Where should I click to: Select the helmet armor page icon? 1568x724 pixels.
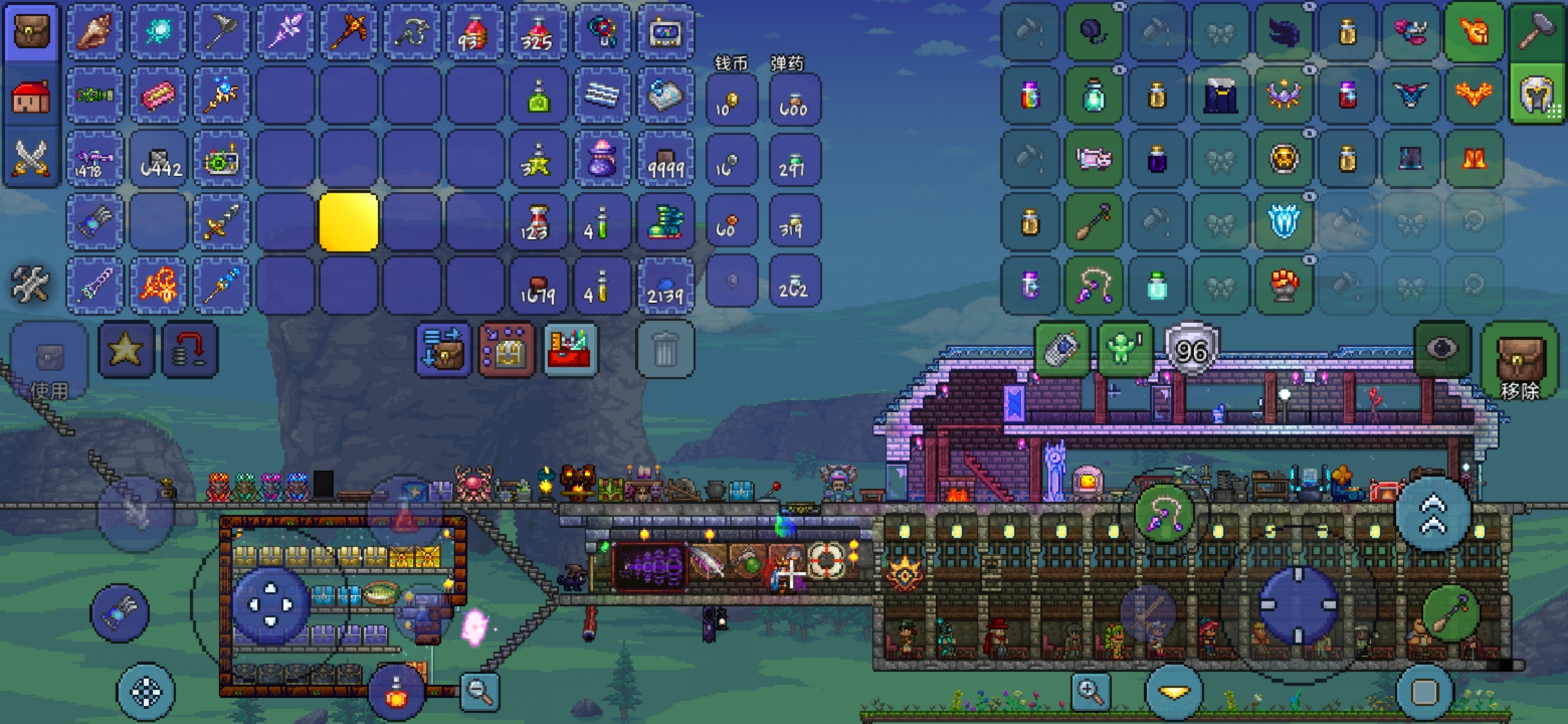pos(1537,96)
